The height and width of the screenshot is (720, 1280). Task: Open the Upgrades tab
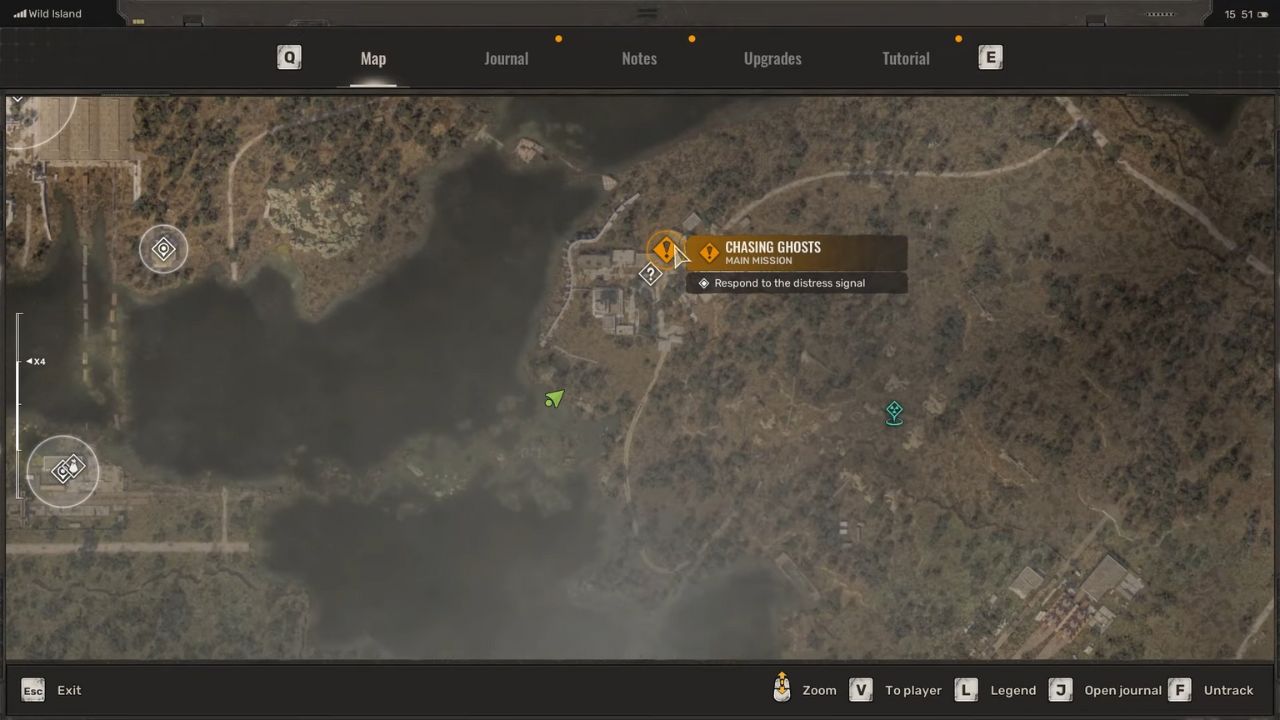click(x=772, y=58)
